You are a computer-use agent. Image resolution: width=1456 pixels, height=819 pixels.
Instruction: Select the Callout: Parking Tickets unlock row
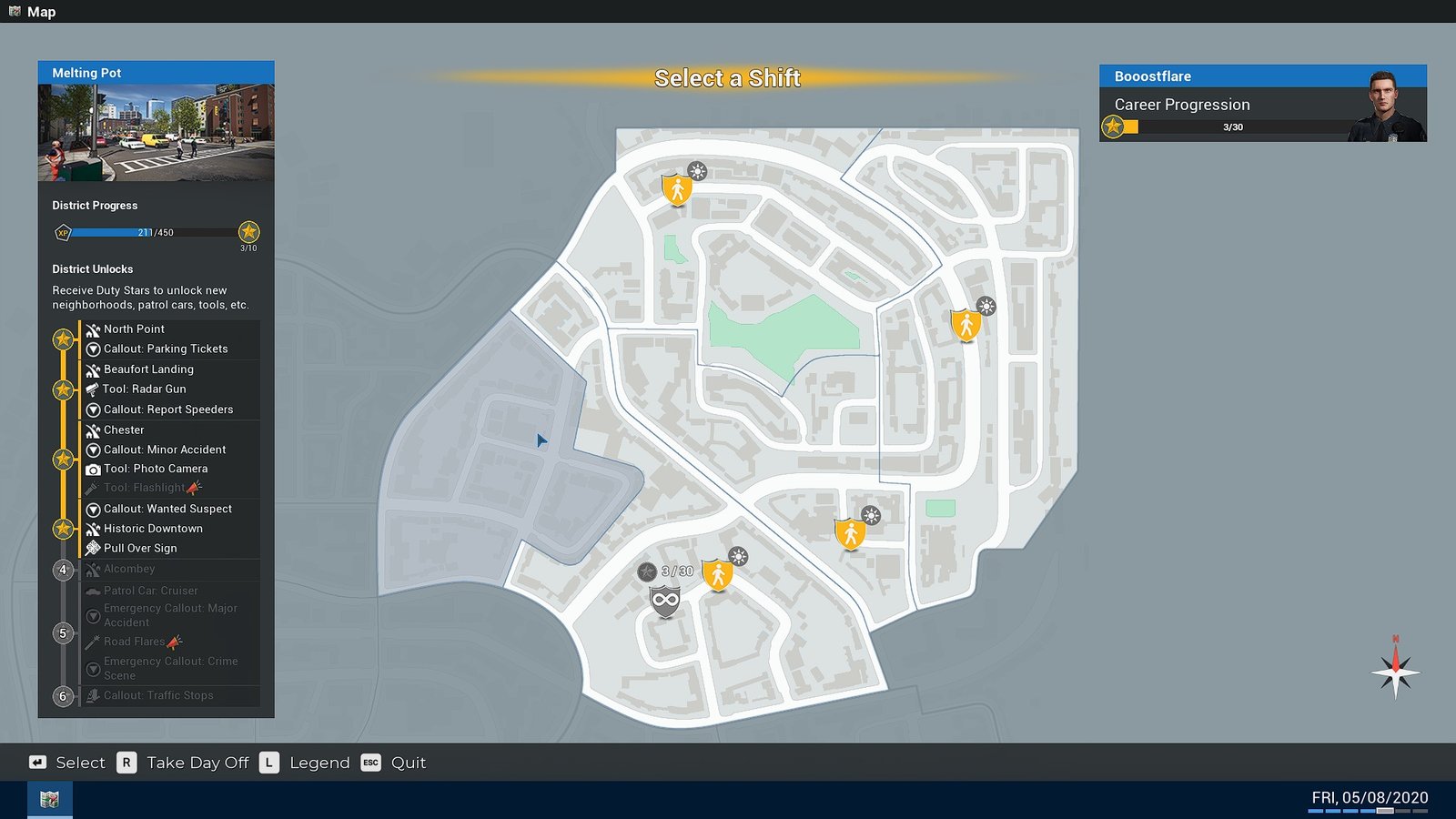(x=165, y=349)
